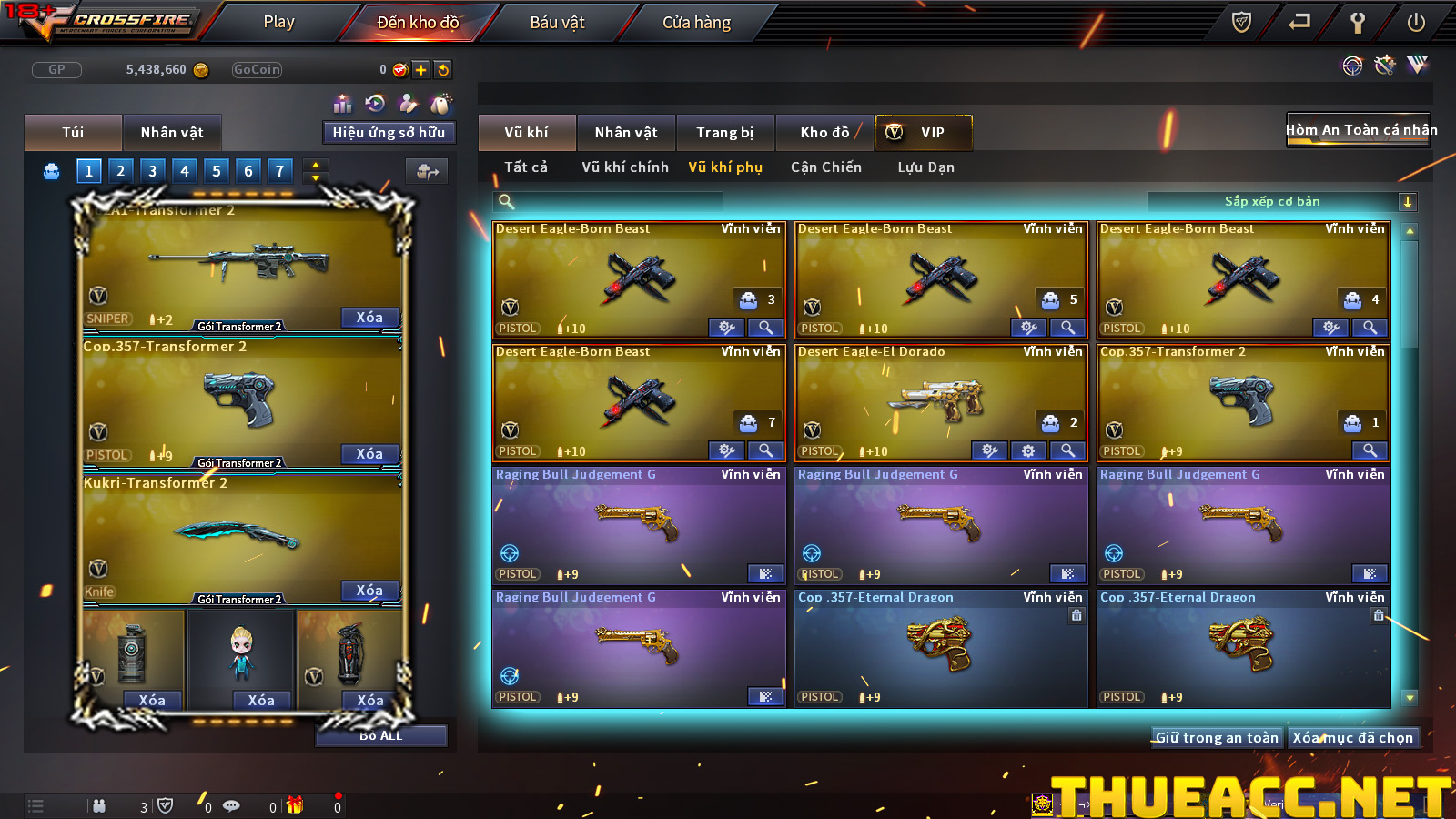
Task: Open the Cửa hàng shop
Action: coord(696,22)
